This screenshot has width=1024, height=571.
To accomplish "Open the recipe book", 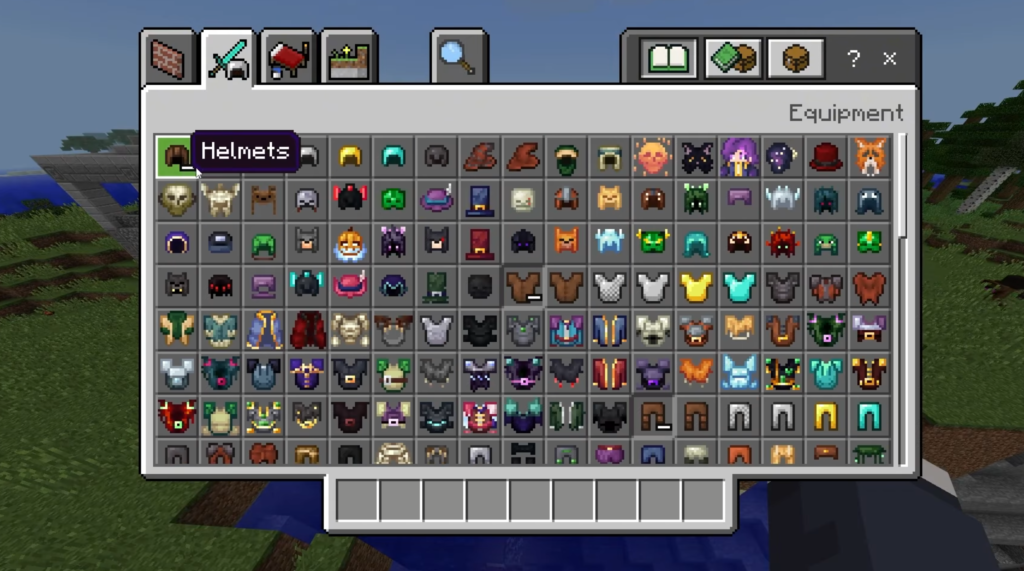I will tap(668, 58).
